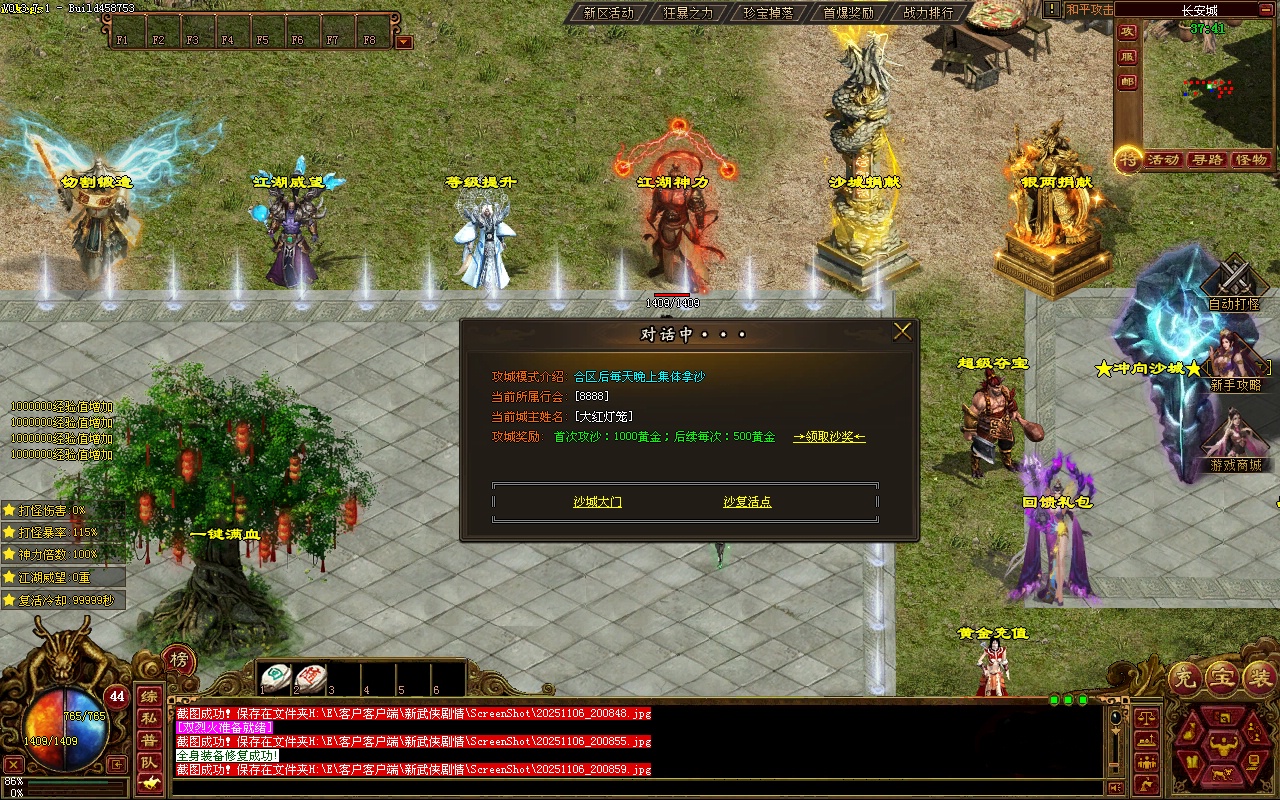The height and width of the screenshot is (800, 1280).
Task: Use the first hotbar stone item
Action: 276,677
